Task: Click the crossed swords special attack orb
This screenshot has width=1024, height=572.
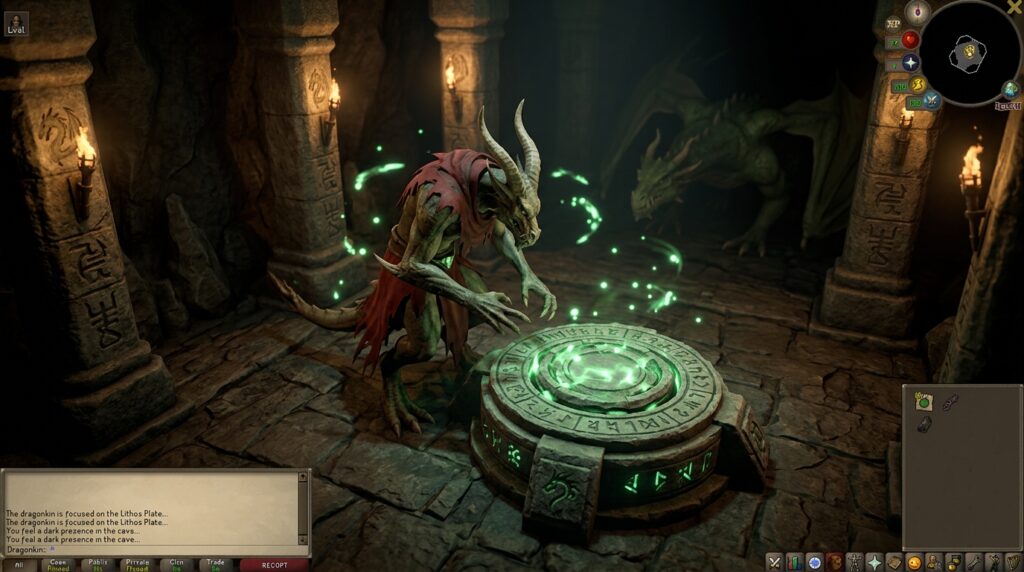Action: point(931,100)
